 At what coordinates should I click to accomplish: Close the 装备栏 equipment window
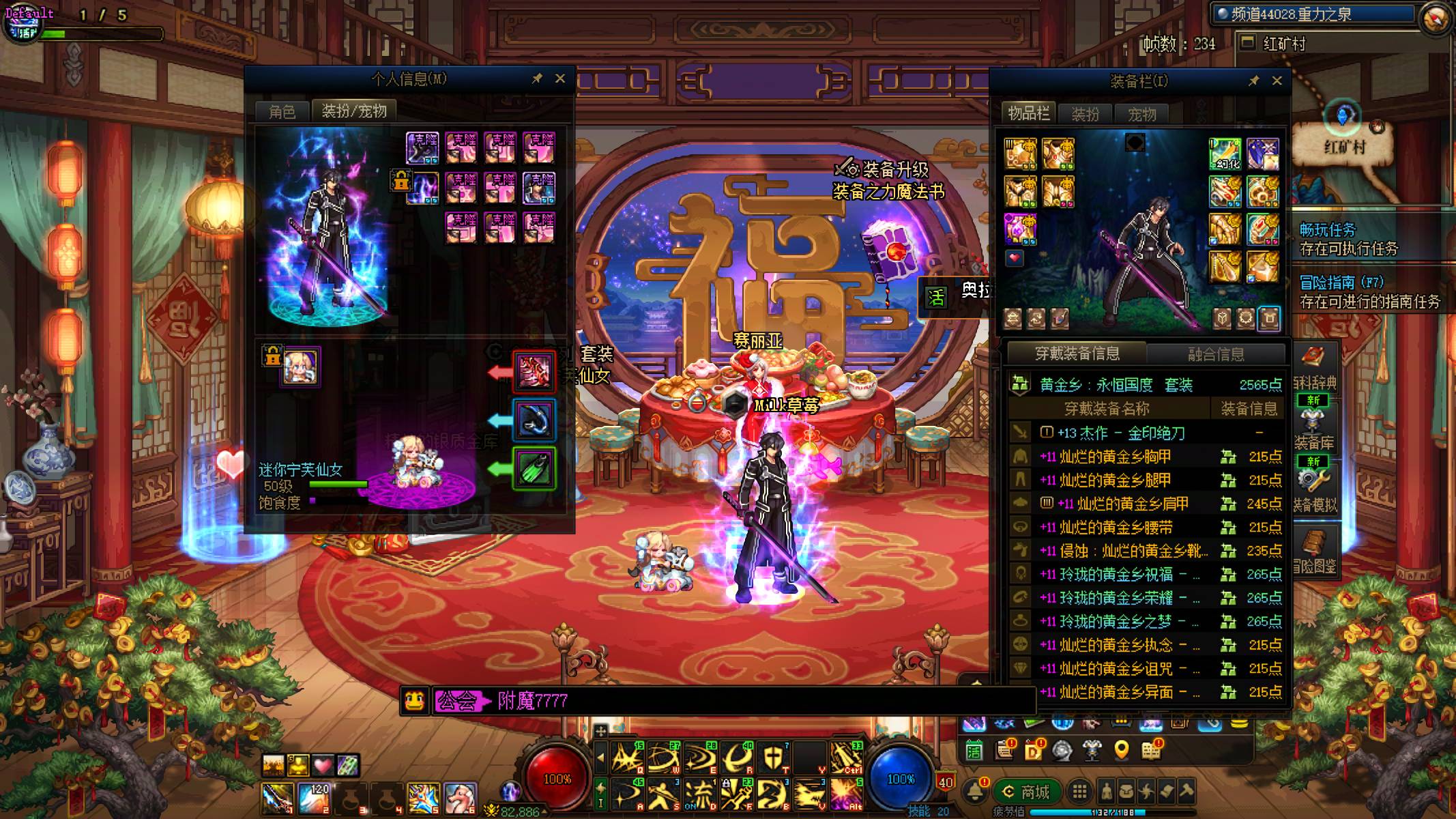click(x=1277, y=81)
